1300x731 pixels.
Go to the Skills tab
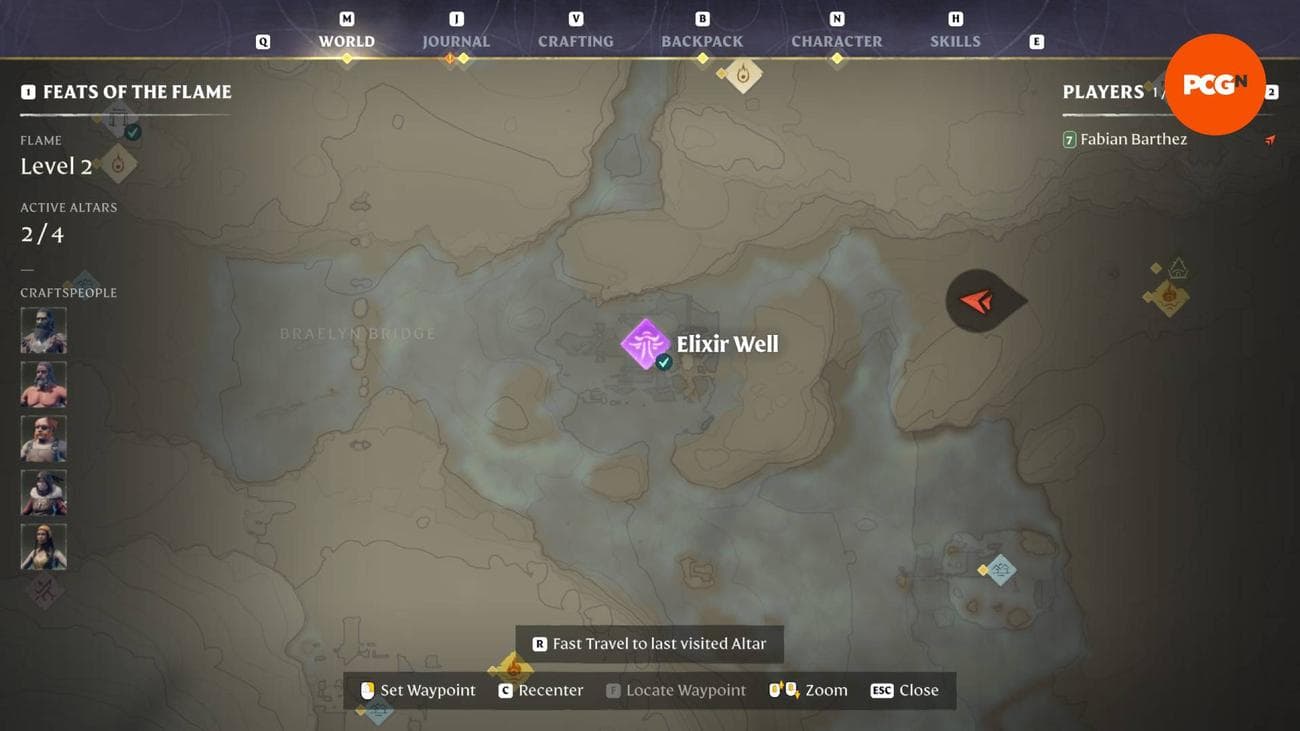tap(955, 42)
